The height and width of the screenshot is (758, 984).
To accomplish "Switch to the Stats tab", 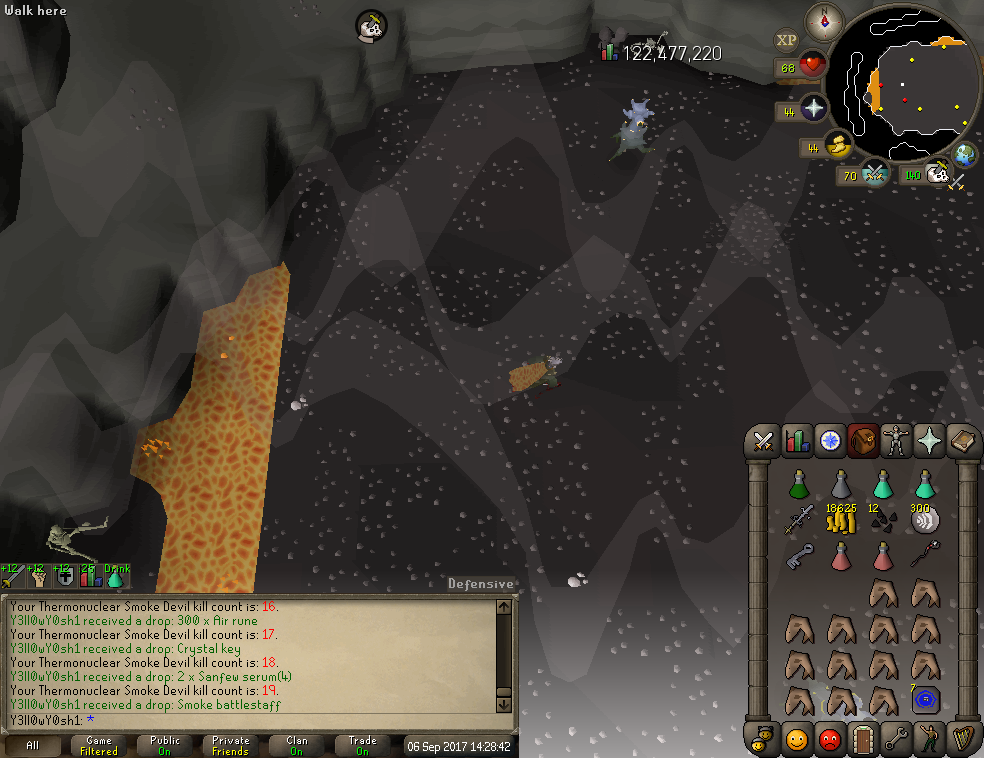I will (x=797, y=440).
